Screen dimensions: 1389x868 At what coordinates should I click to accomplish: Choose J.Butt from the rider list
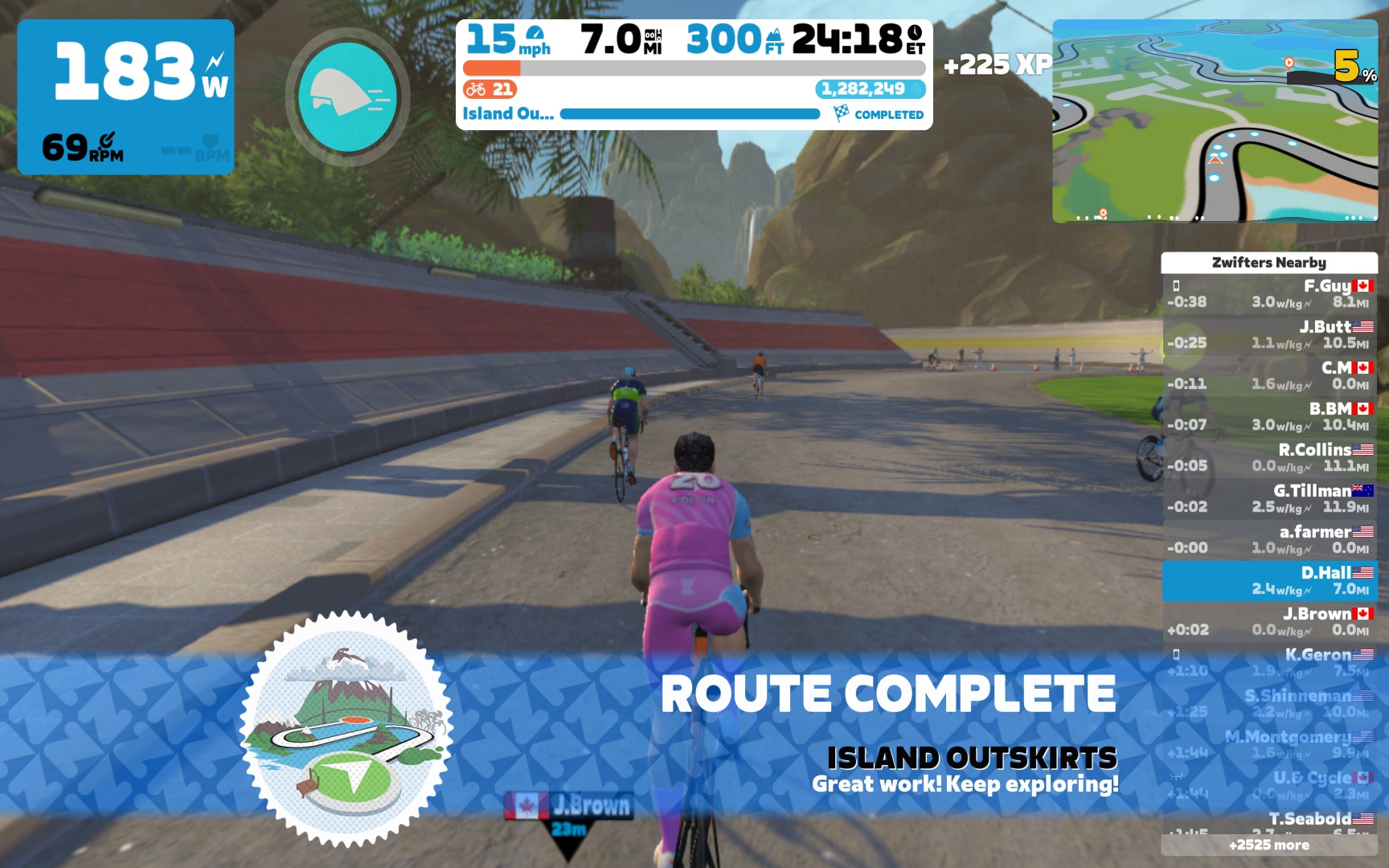(1268, 335)
